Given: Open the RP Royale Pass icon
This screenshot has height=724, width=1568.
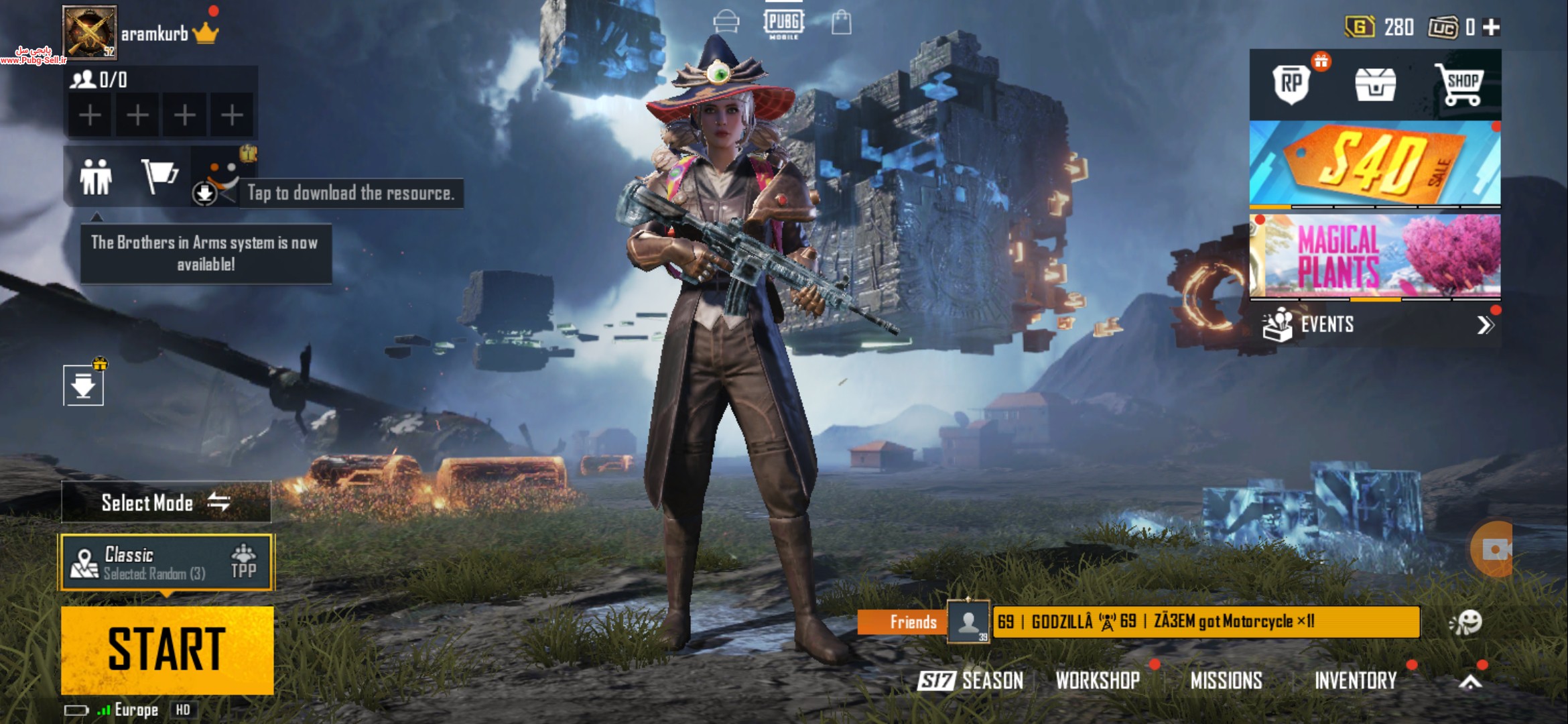Looking at the screenshot, I should pyautogui.click(x=1291, y=84).
